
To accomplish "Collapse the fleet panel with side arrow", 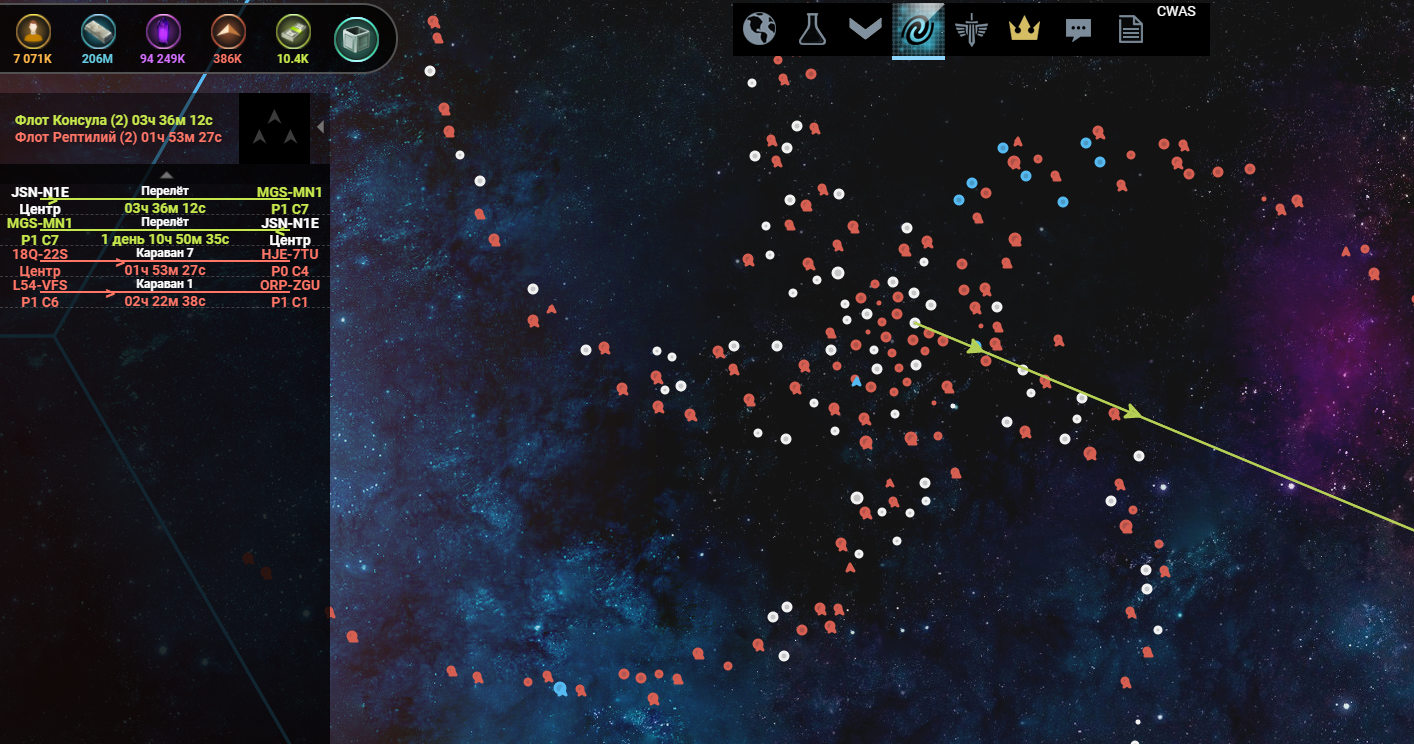I will click(320, 127).
